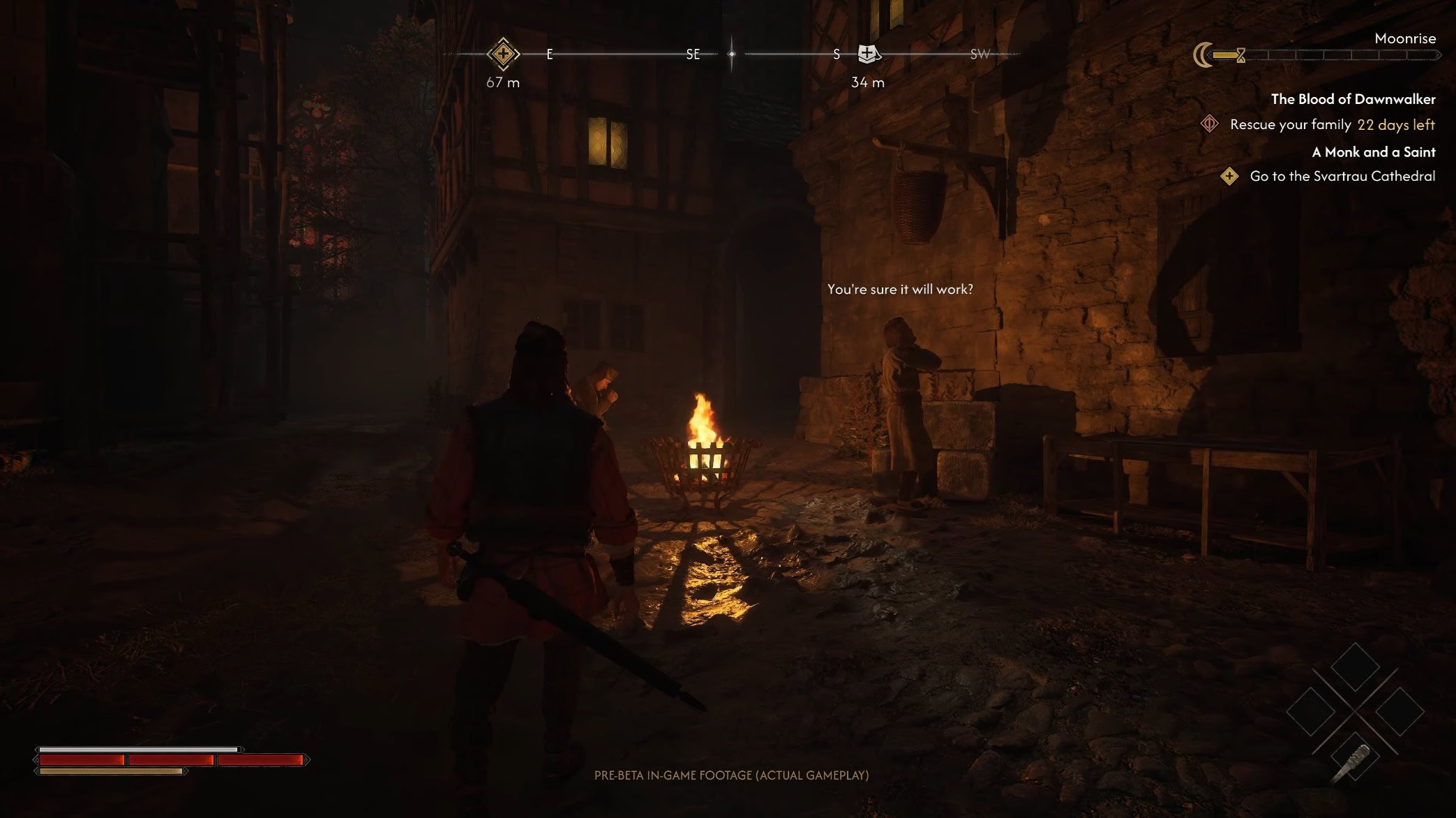Open the A Monk and a Saint quest

1373,152
